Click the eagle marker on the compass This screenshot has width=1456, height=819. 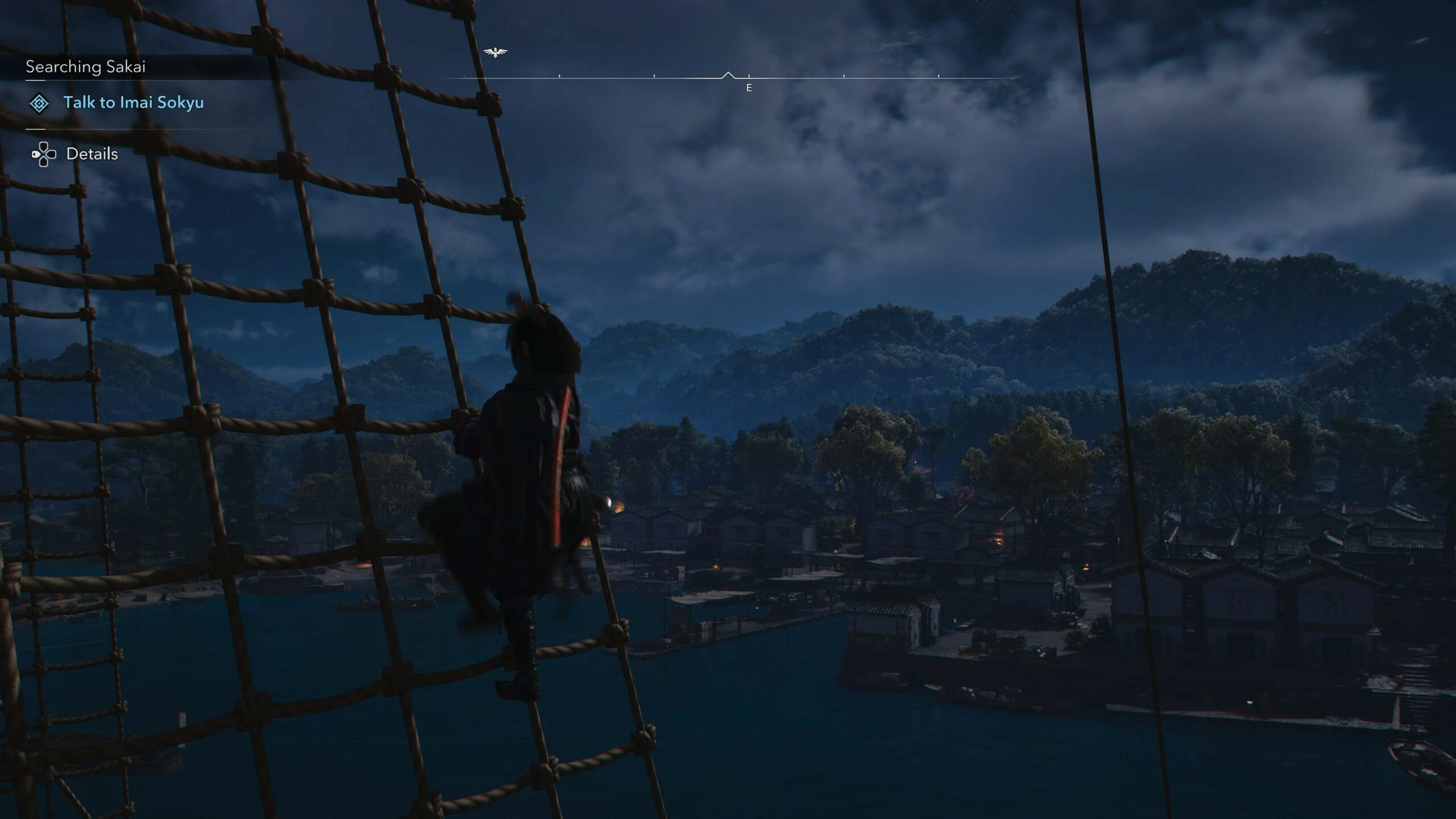pyautogui.click(x=495, y=52)
